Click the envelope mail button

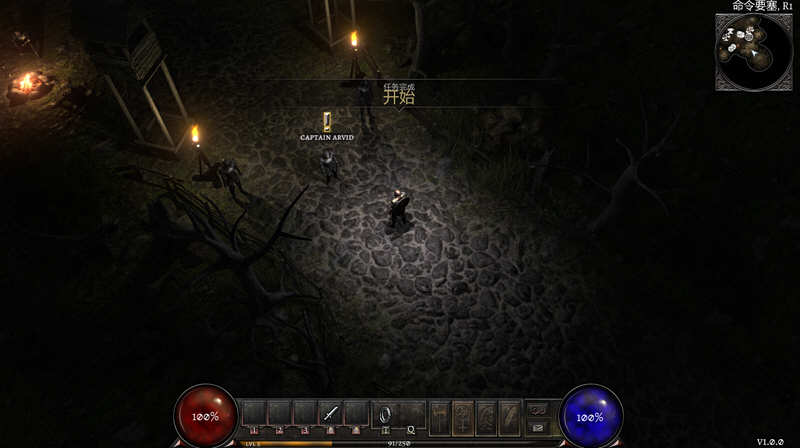point(537,427)
